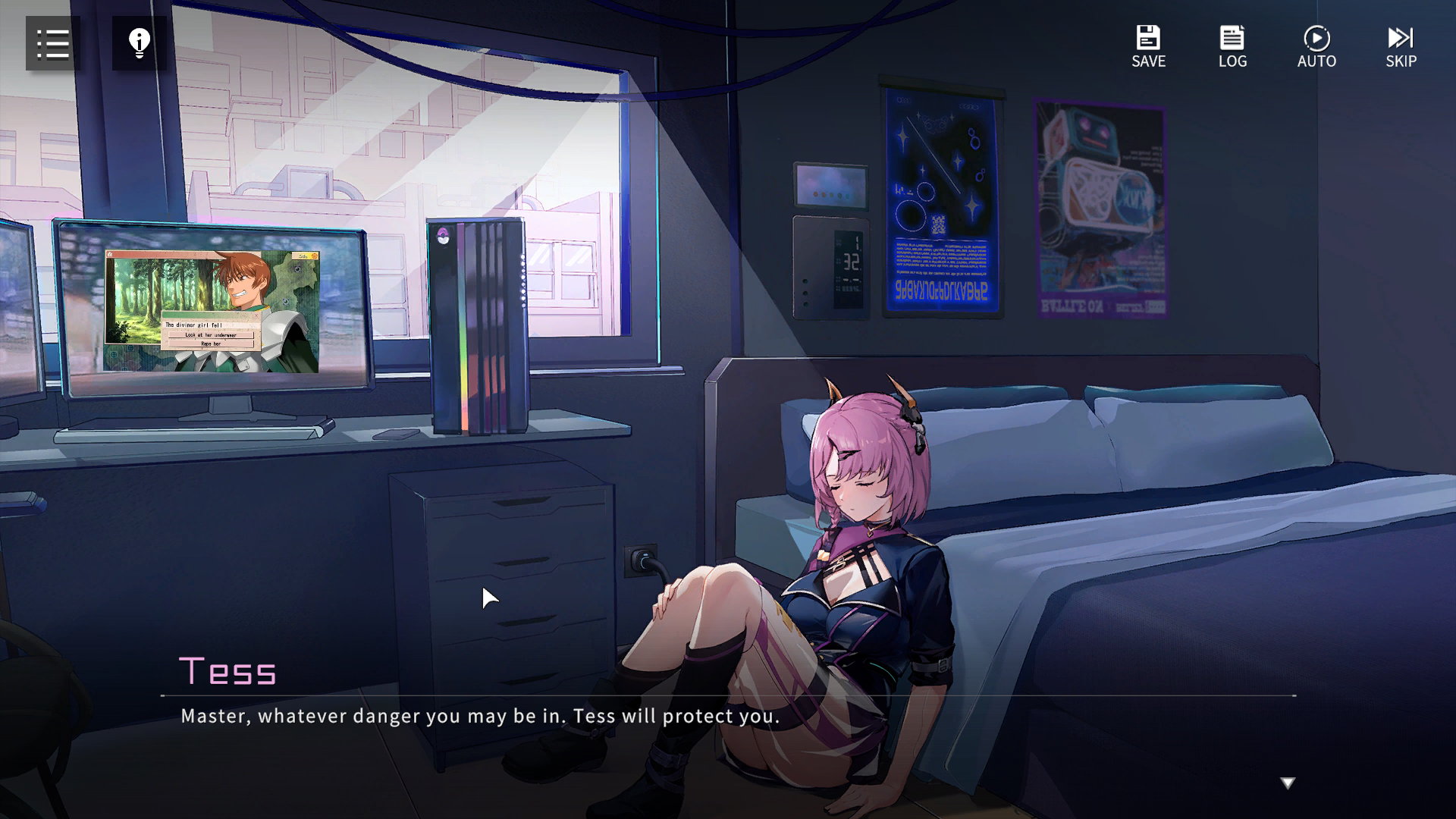1456x819 pixels.
Task: Open the dialogue LOG
Action: pos(1232,46)
